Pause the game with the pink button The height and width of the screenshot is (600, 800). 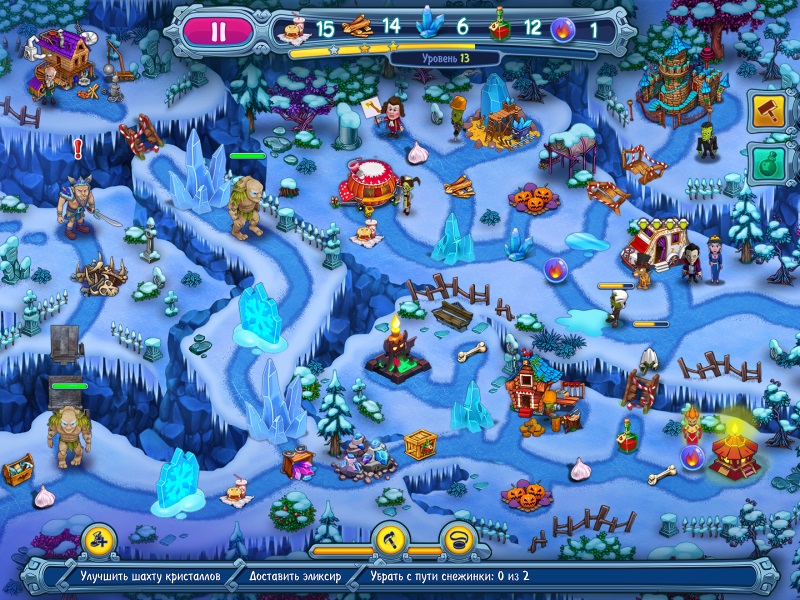click(x=219, y=30)
